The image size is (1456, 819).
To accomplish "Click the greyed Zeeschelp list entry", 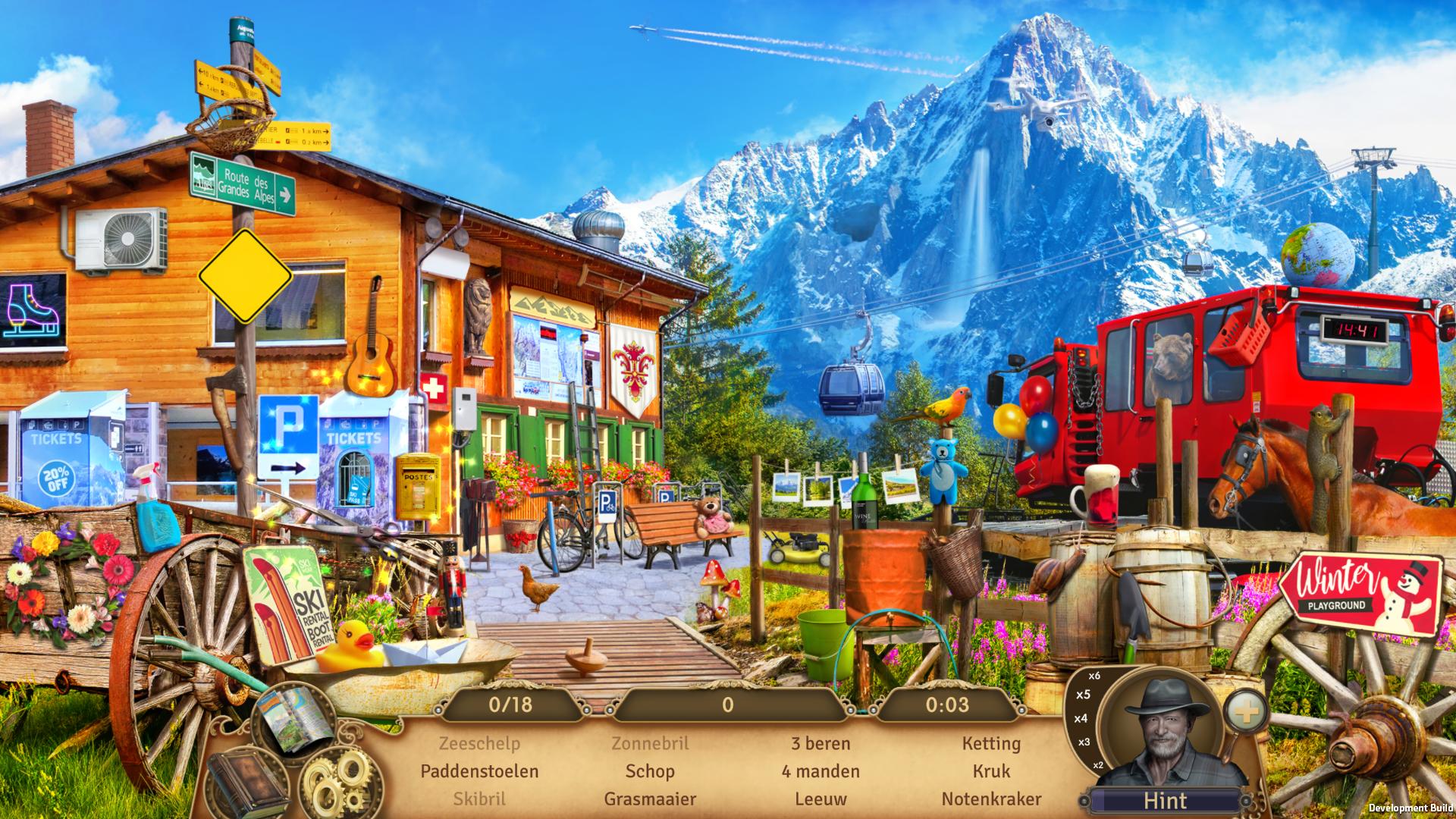I will click(479, 744).
